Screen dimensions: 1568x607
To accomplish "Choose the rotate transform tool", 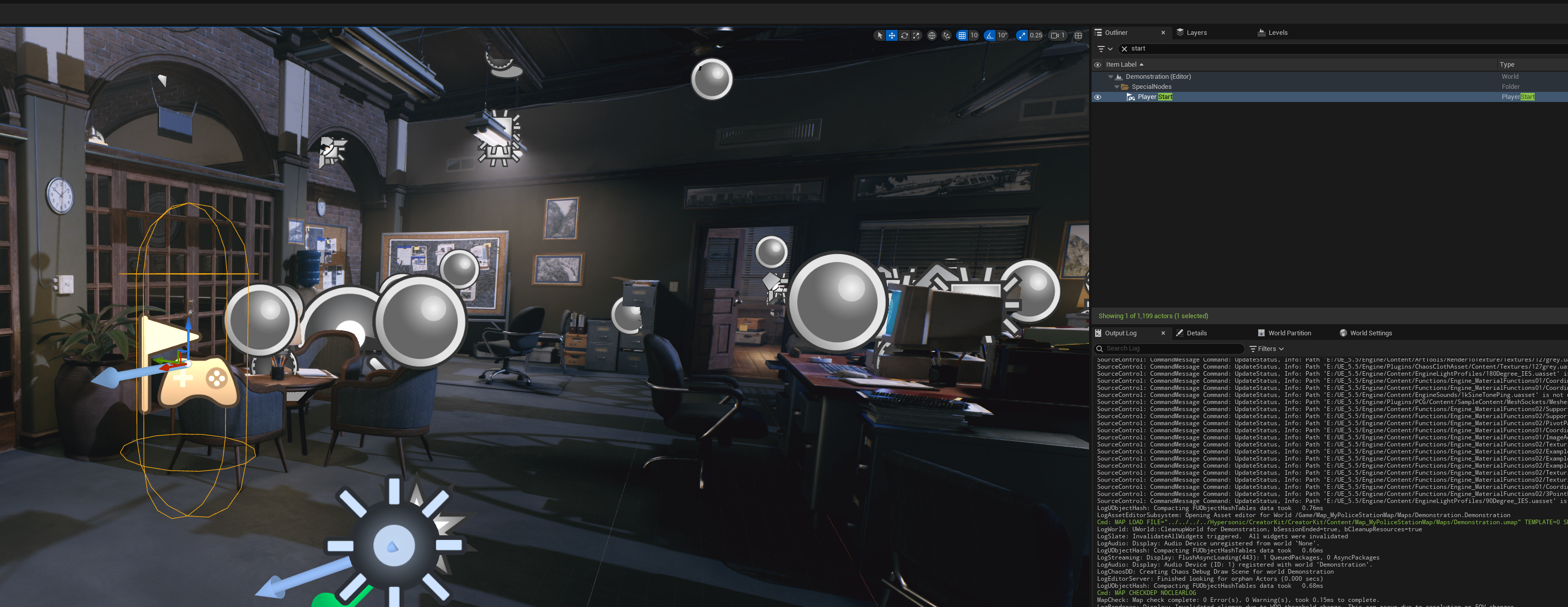I will 904,35.
